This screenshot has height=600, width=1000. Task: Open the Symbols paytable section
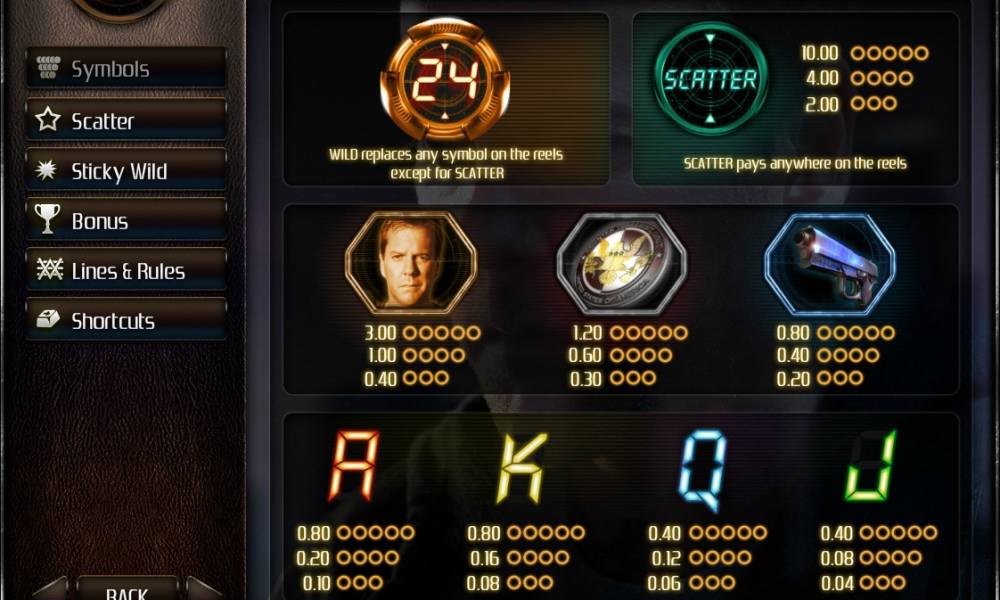125,69
